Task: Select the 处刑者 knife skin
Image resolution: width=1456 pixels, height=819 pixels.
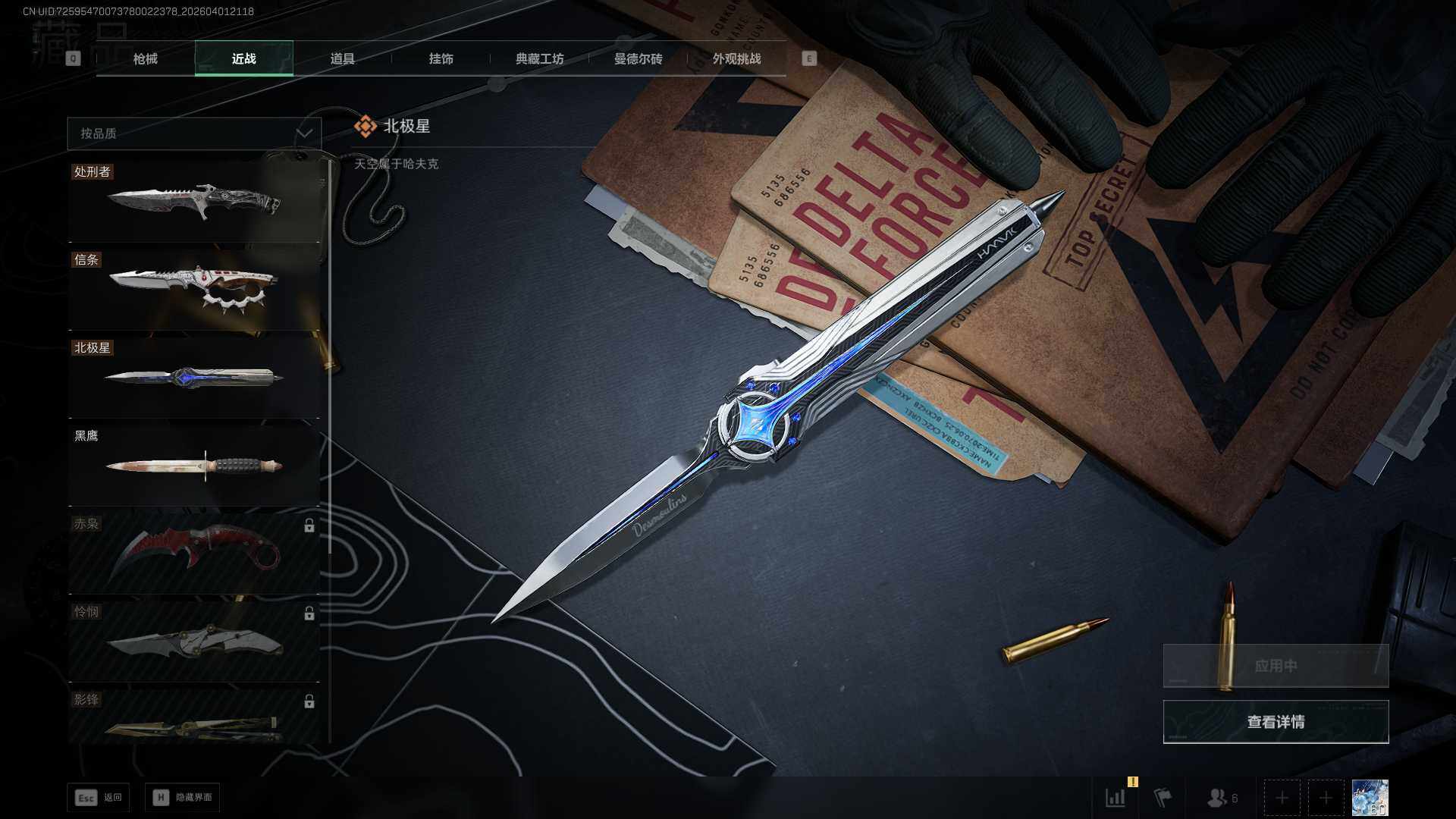Action: click(x=194, y=202)
